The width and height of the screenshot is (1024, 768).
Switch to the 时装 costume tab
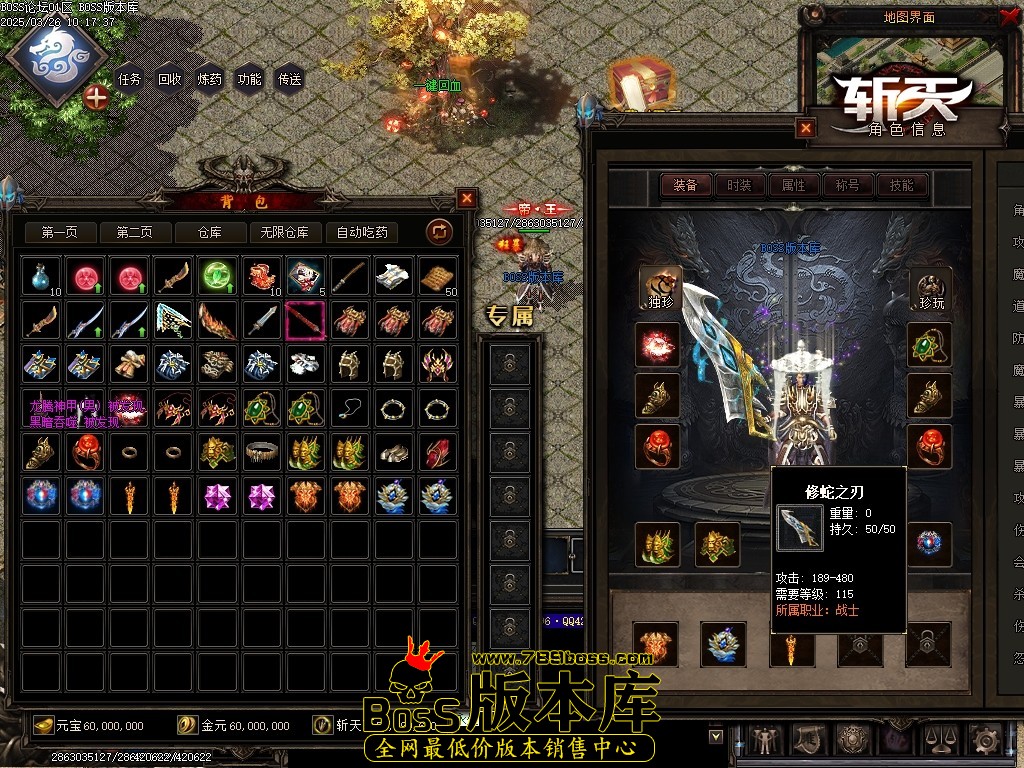pyautogui.click(x=739, y=185)
